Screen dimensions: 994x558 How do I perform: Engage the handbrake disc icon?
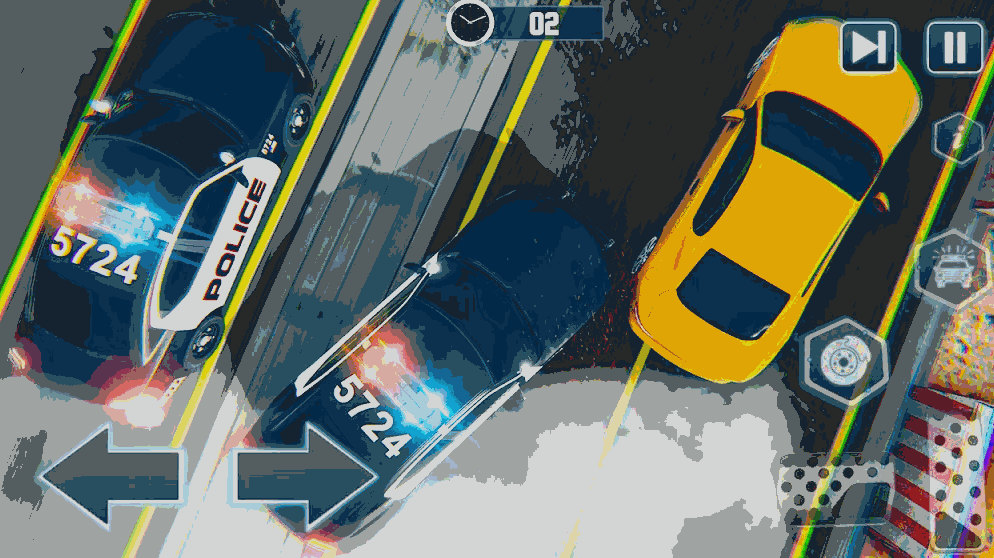coord(846,360)
